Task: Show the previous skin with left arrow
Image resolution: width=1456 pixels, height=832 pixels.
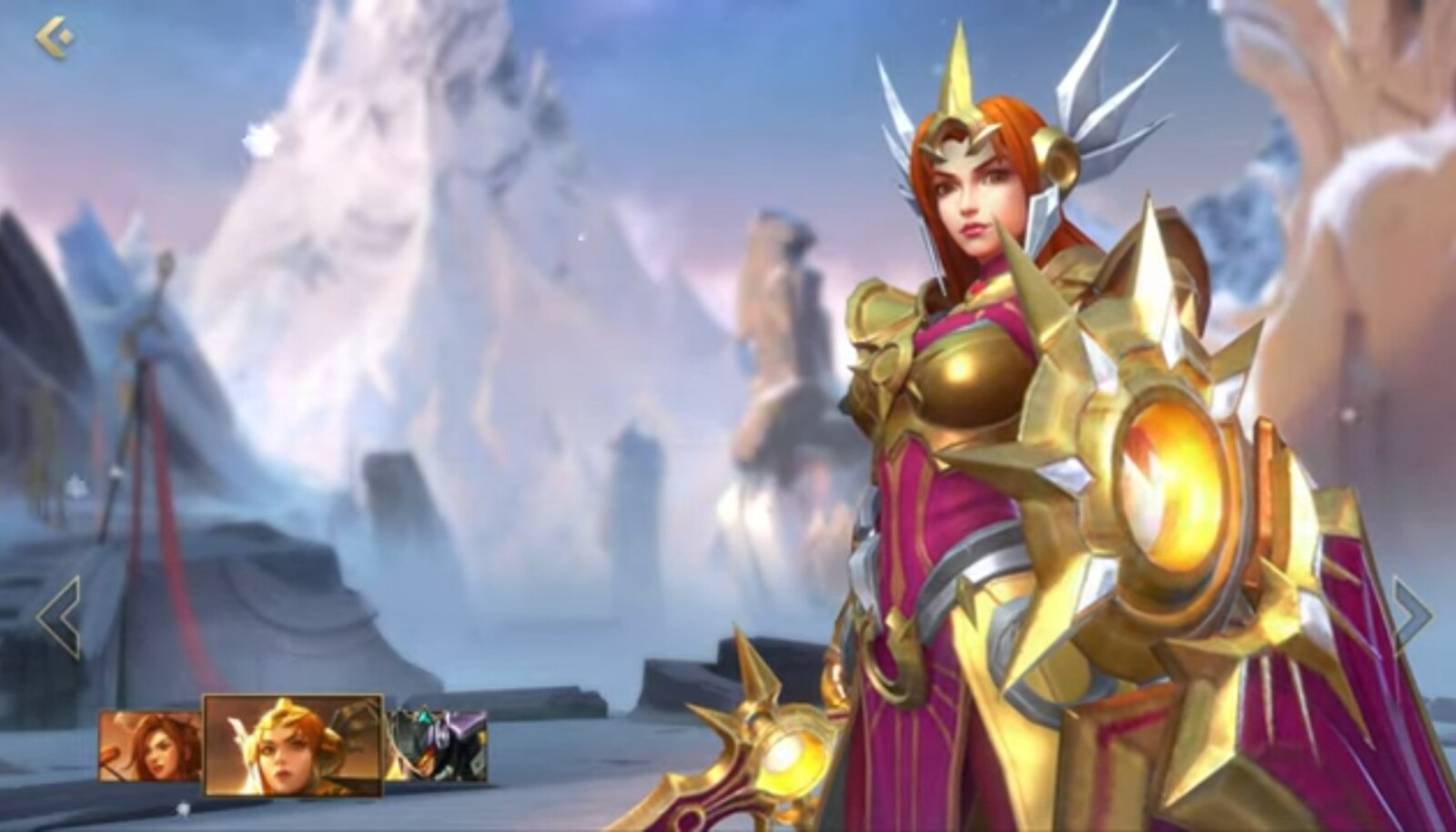Action: coord(59,616)
